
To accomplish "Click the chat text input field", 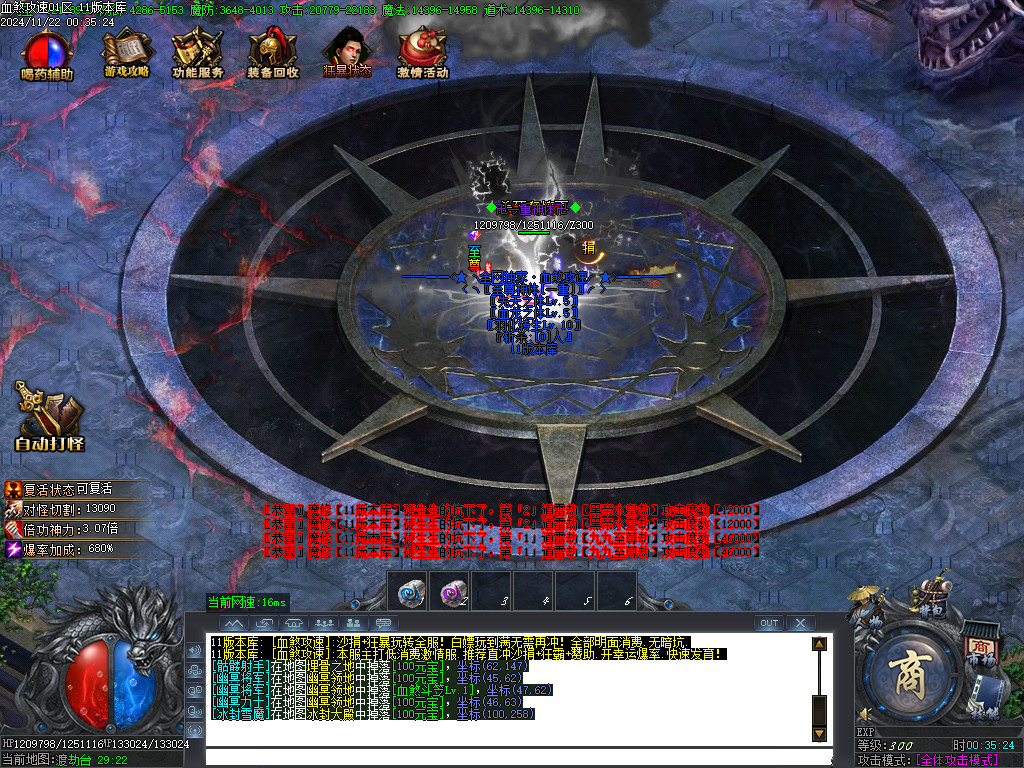I will click(x=500, y=756).
